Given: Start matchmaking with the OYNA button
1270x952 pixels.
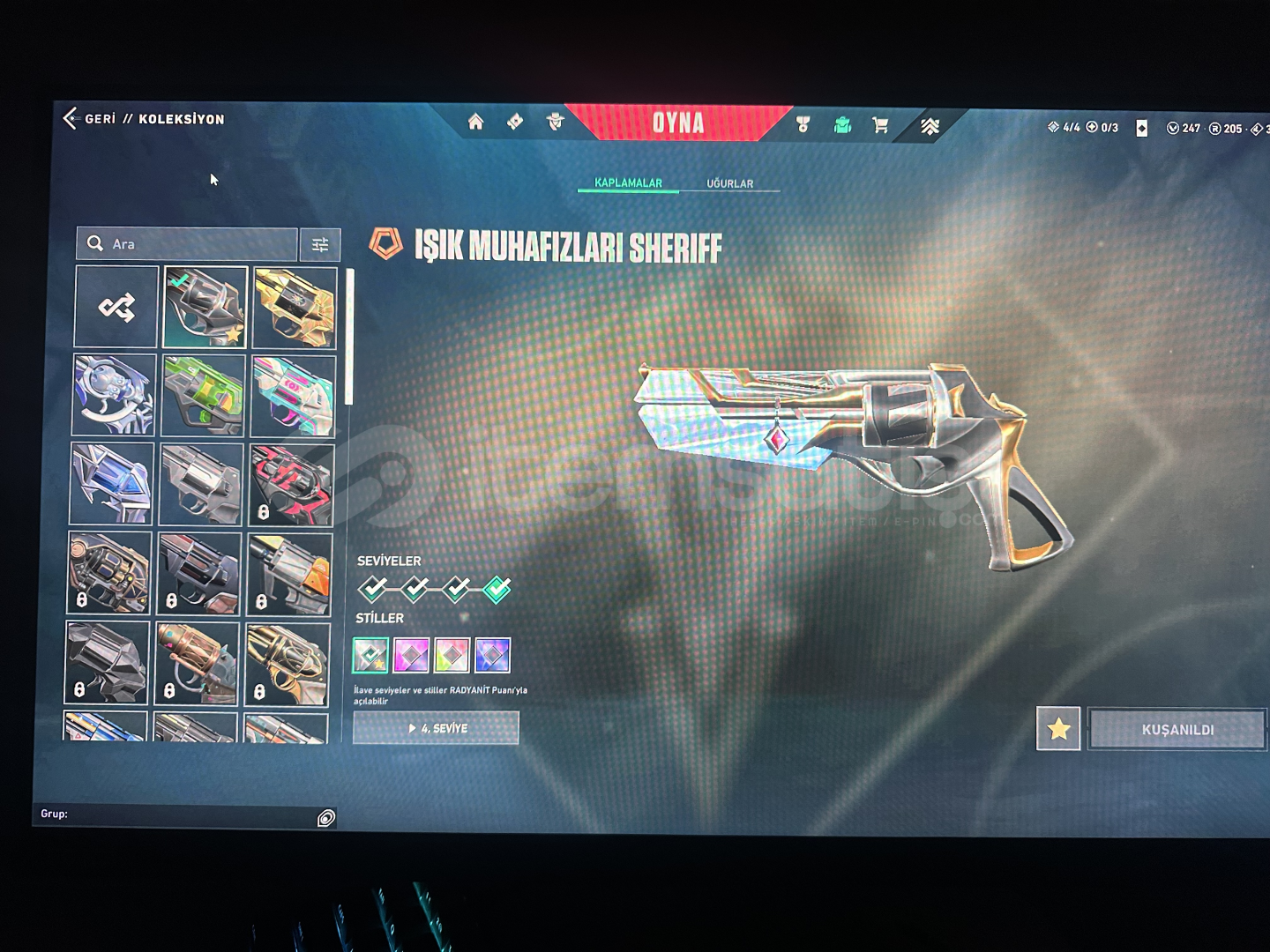Looking at the screenshot, I should (677, 123).
